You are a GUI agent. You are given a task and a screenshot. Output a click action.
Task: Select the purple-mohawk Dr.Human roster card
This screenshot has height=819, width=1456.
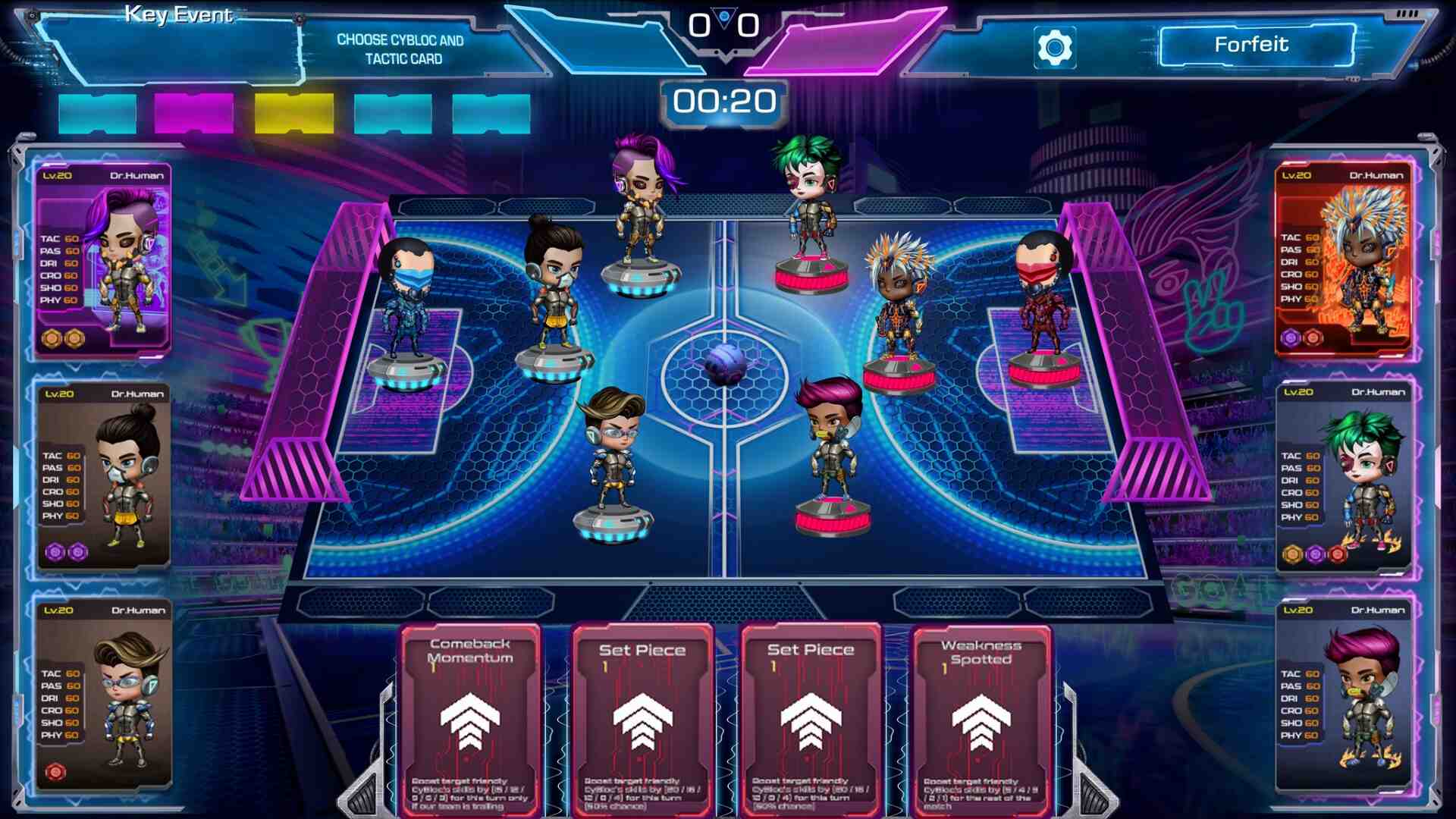(x=103, y=259)
